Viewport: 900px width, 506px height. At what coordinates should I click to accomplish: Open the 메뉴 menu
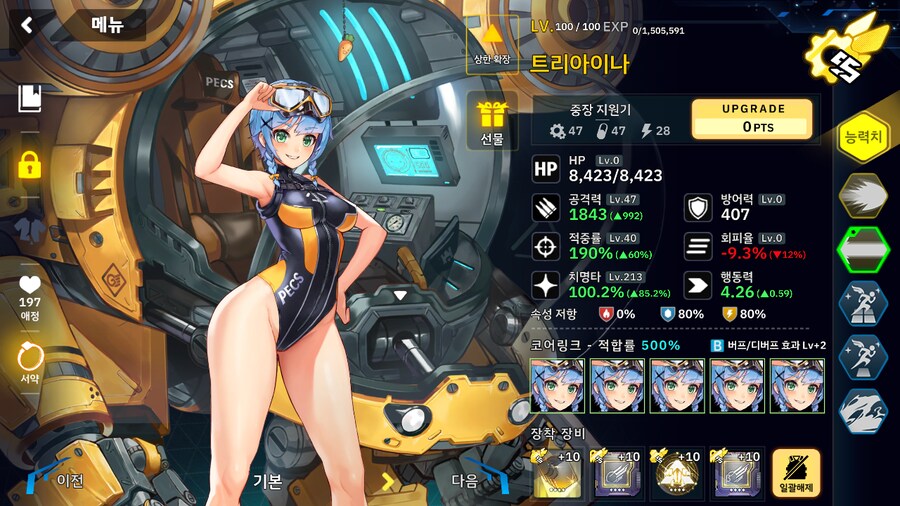(106, 25)
